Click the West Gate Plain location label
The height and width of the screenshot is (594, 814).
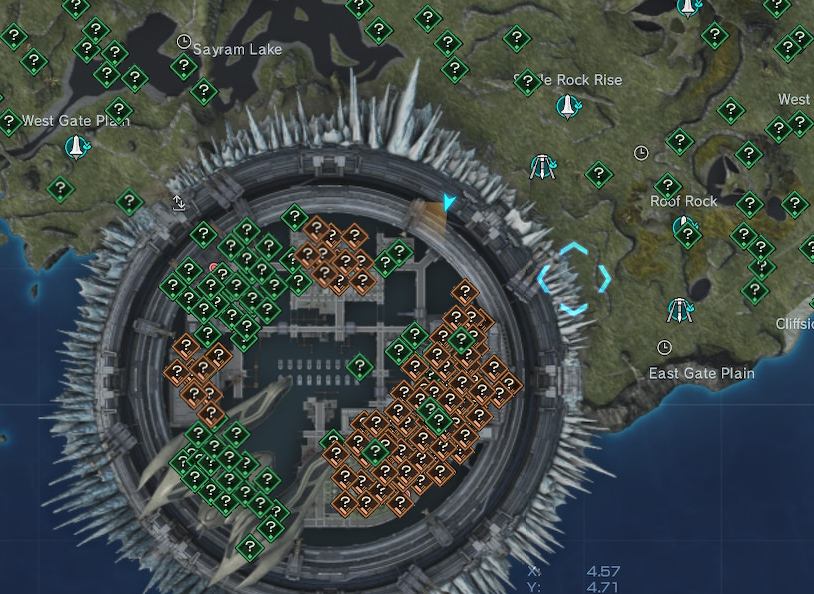tap(76, 121)
